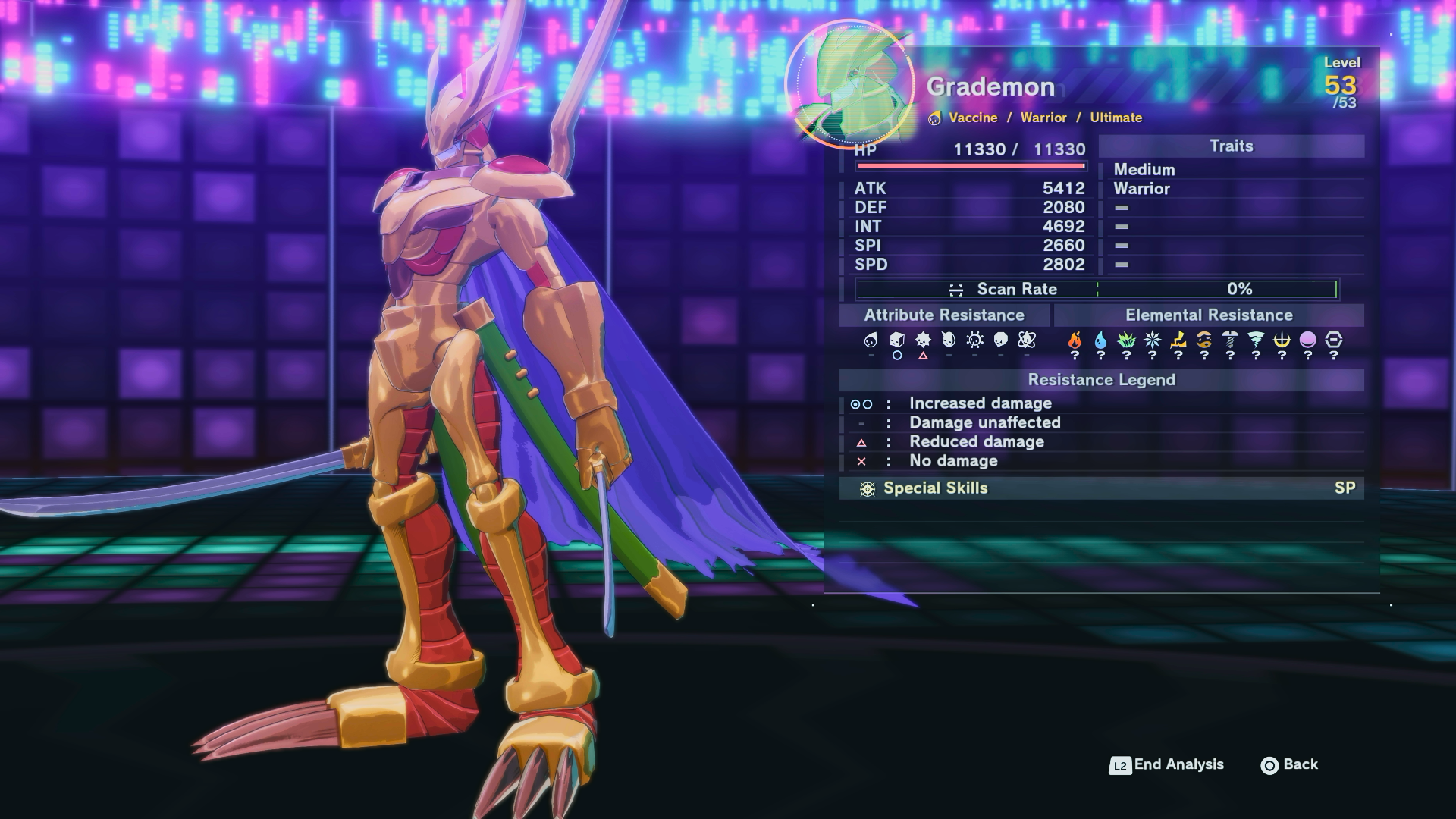Choose the wind tornado resistance icon

[1256, 340]
